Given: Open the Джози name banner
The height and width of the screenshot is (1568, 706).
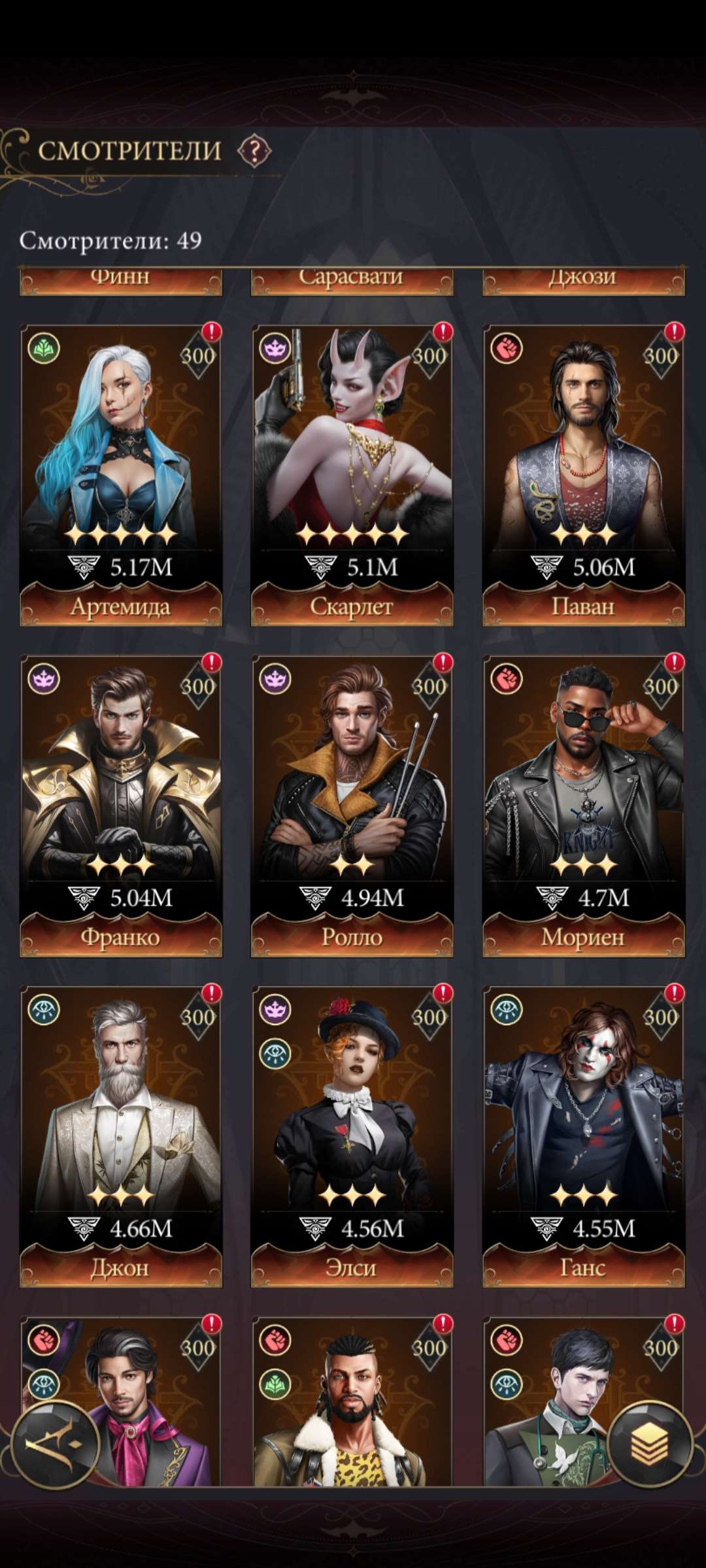Looking at the screenshot, I should (x=583, y=280).
